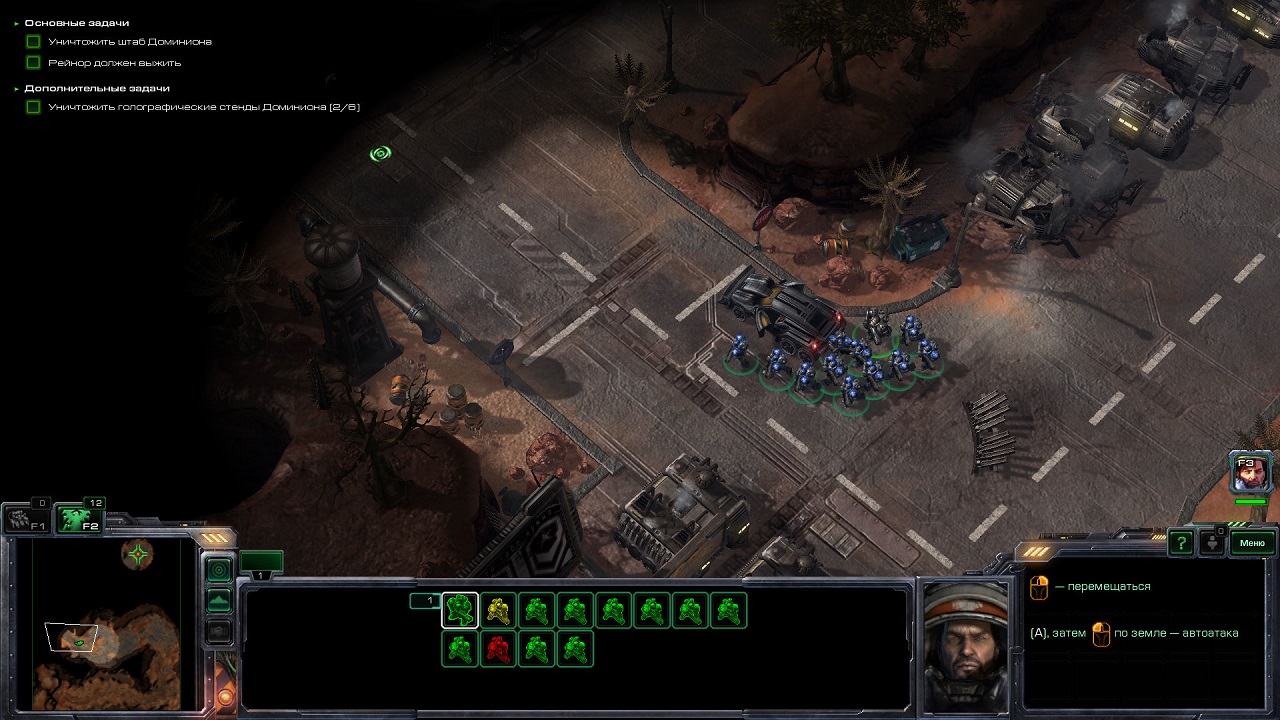Image resolution: width=1280 pixels, height=720 pixels.
Task: Click objective Рейнор должен выжить
Action: click(114, 63)
